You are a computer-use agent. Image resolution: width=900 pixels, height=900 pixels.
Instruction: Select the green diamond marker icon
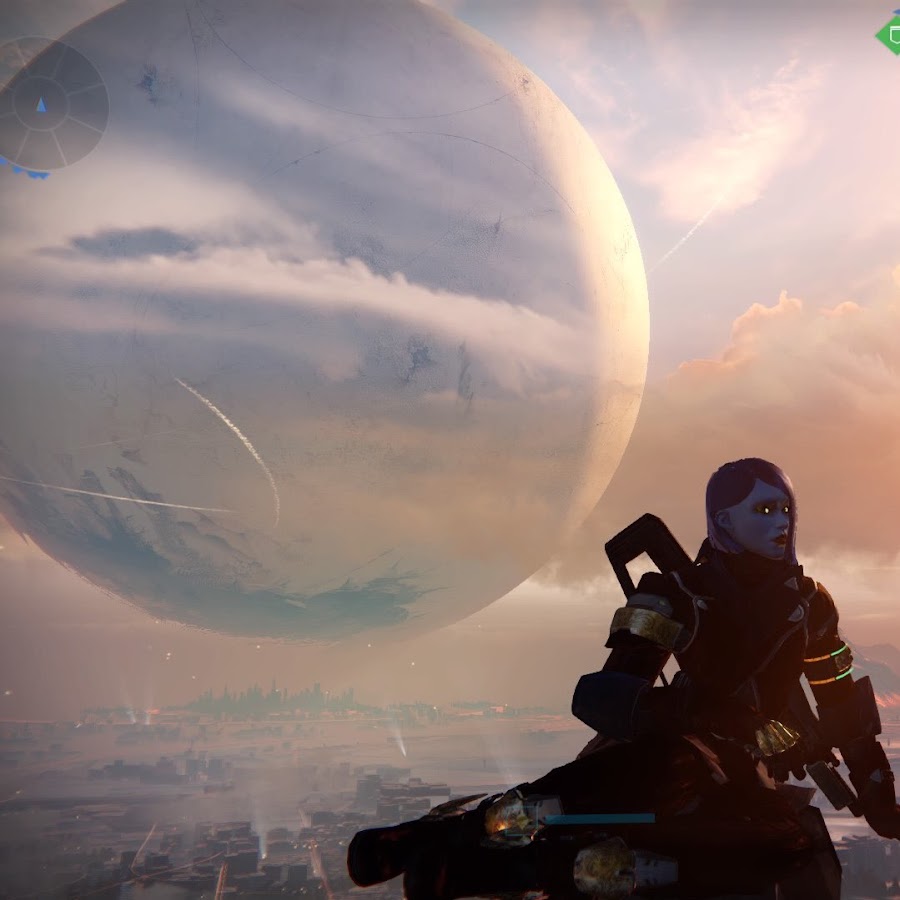pos(889,35)
